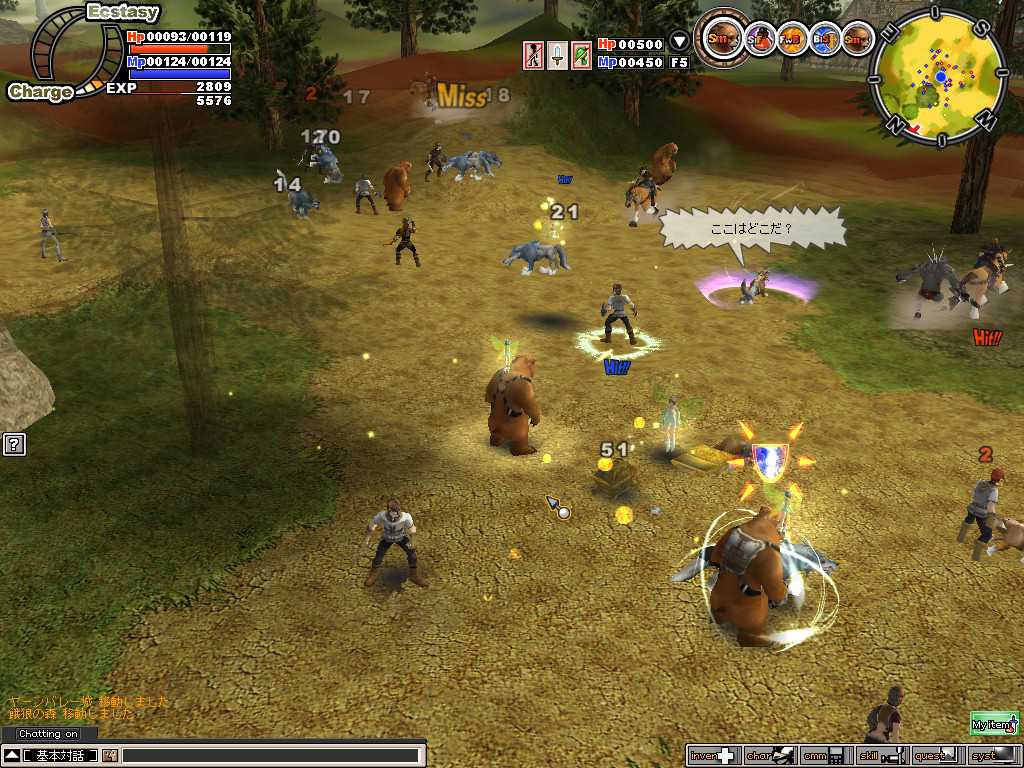This screenshot has height=768, width=1024.
Task: Click the small icon beside the chat field
Action: pos(109,755)
